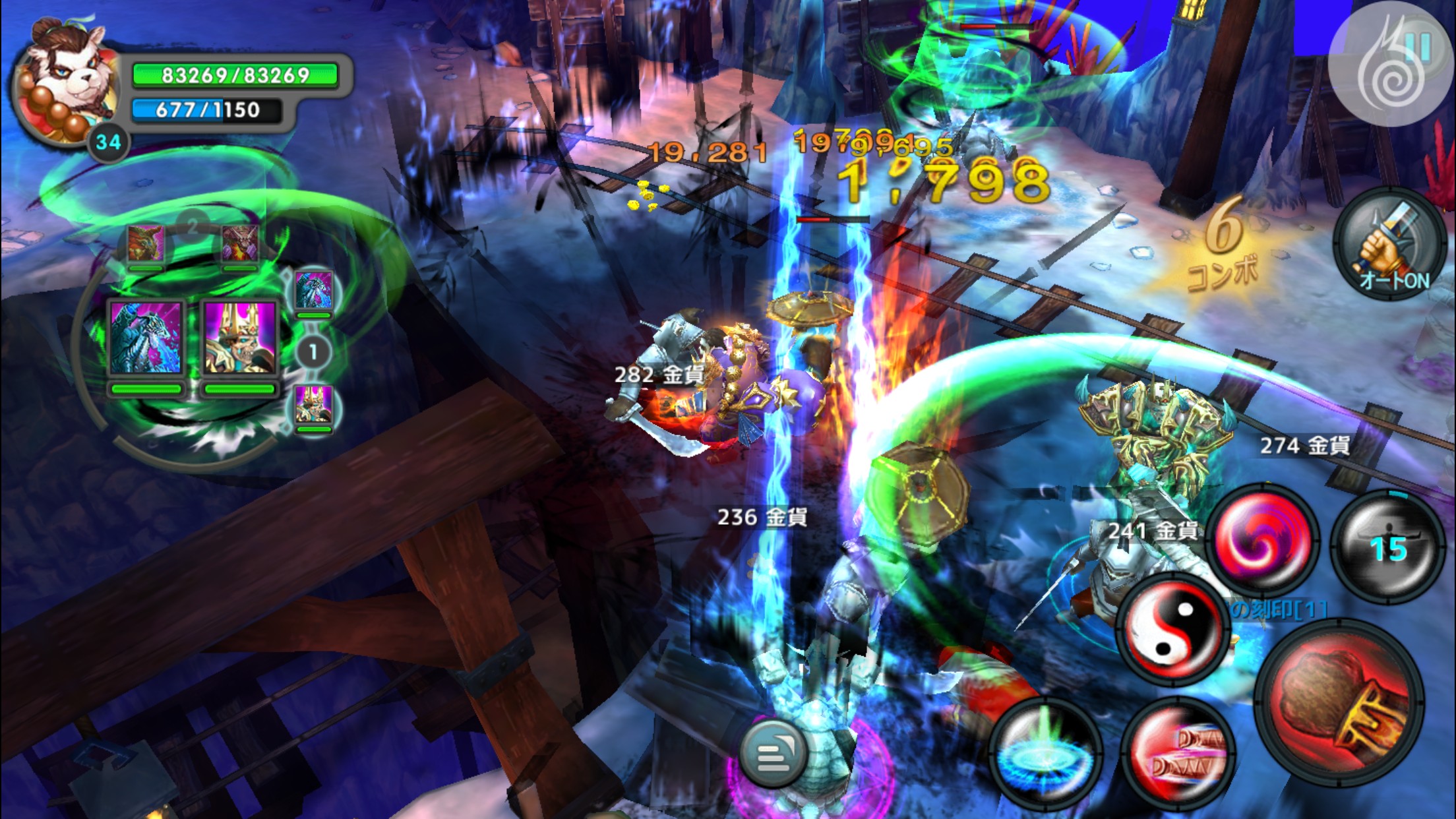The image size is (1456, 819).
Task: Choose the small horned red demon portrait
Action: [x=239, y=244]
